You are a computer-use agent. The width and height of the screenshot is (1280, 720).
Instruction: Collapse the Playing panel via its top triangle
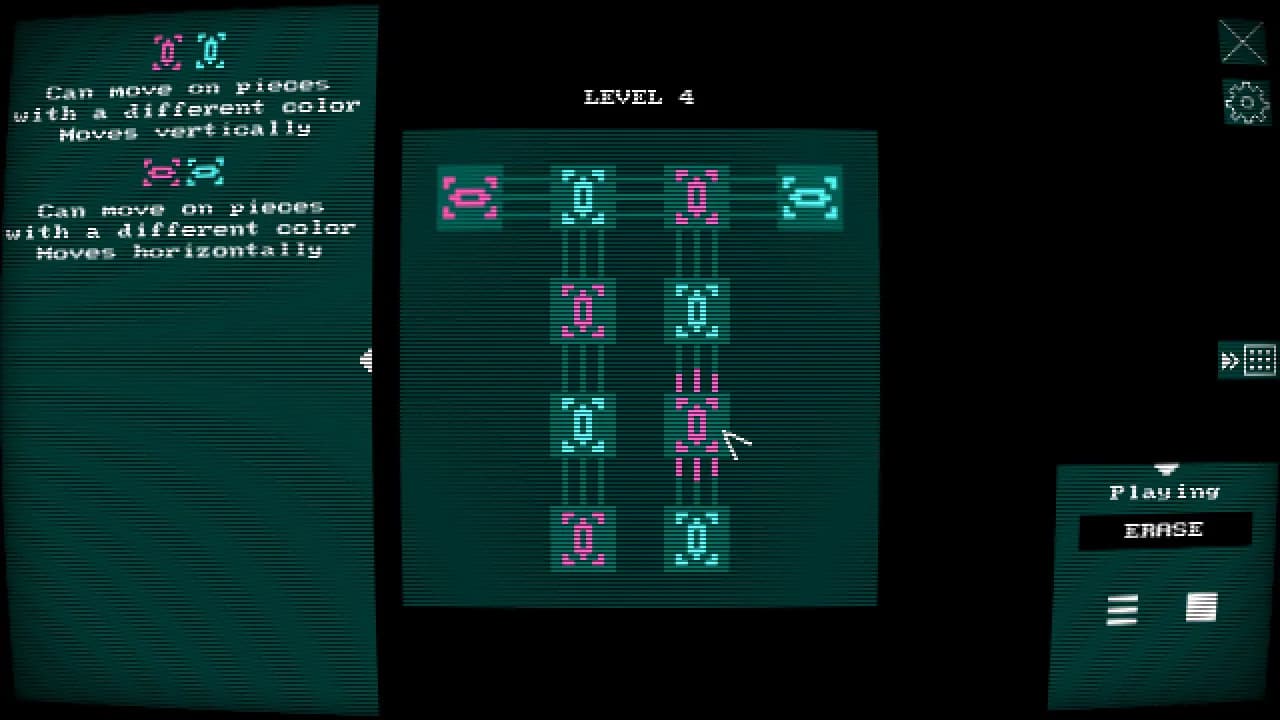(1164, 467)
